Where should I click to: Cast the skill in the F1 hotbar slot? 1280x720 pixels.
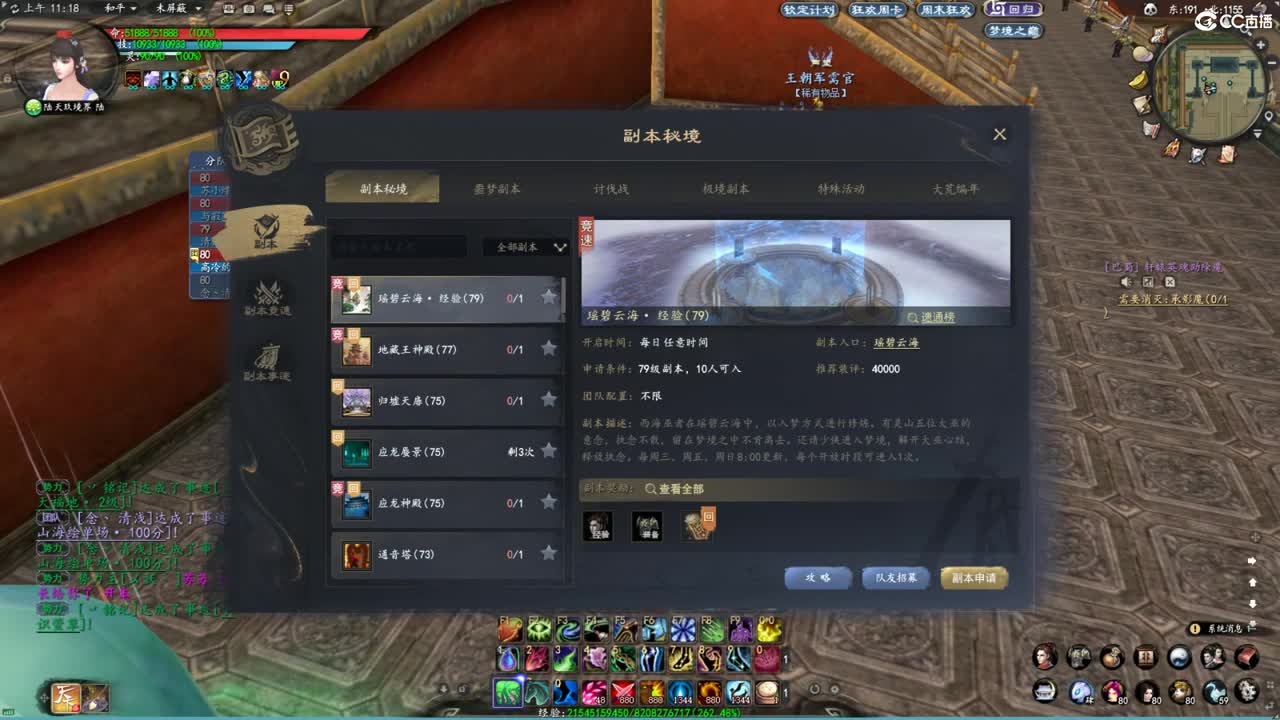coord(510,630)
